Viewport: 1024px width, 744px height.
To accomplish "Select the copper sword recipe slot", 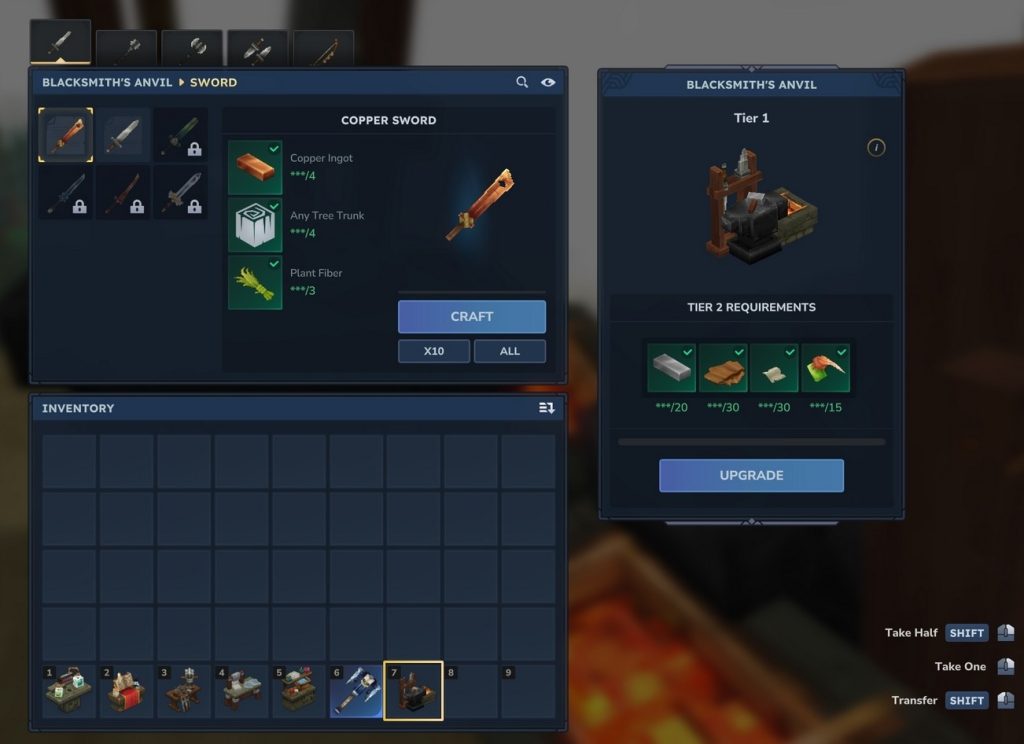I will pyautogui.click(x=66, y=135).
